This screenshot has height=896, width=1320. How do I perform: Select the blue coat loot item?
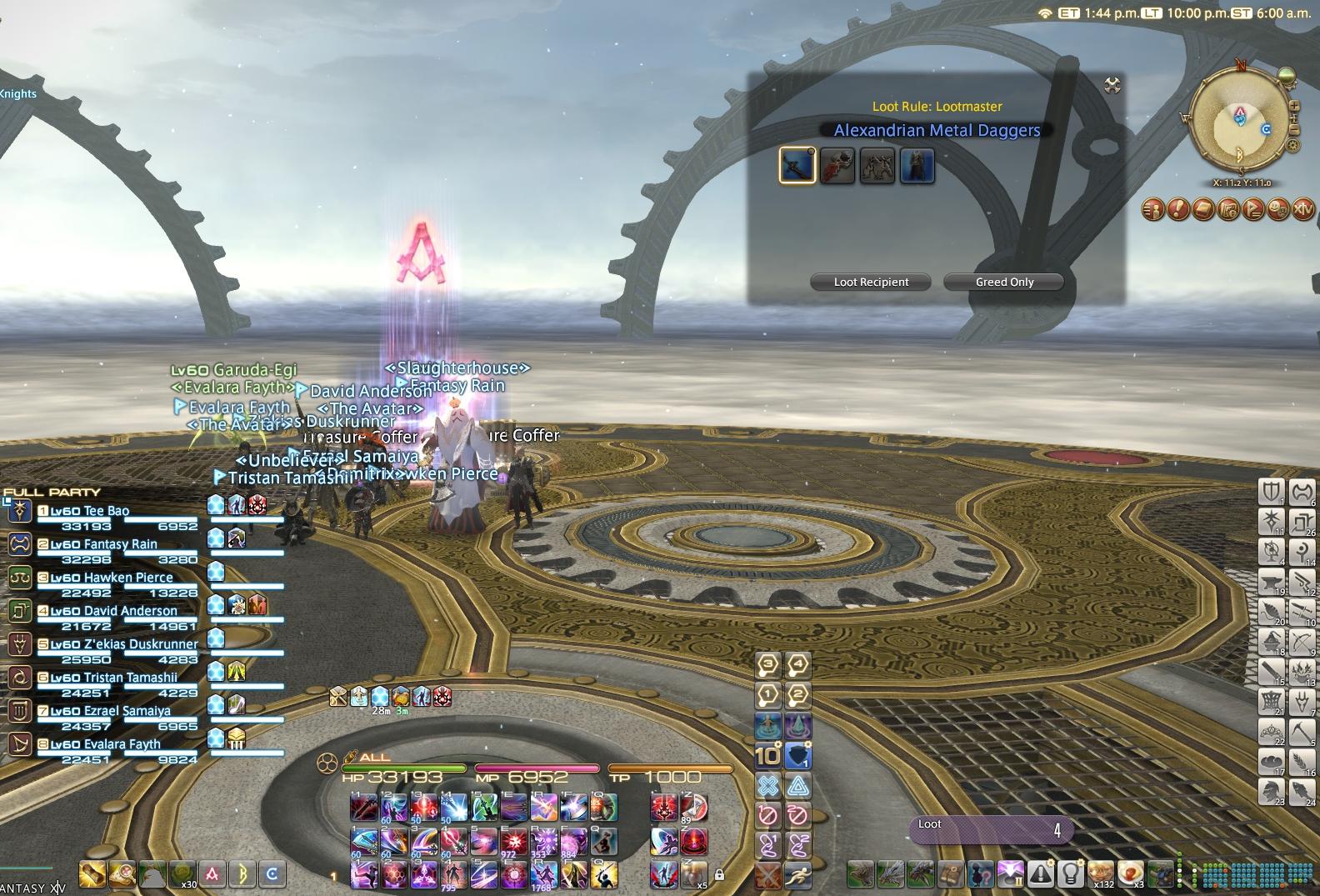[x=917, y=165]
